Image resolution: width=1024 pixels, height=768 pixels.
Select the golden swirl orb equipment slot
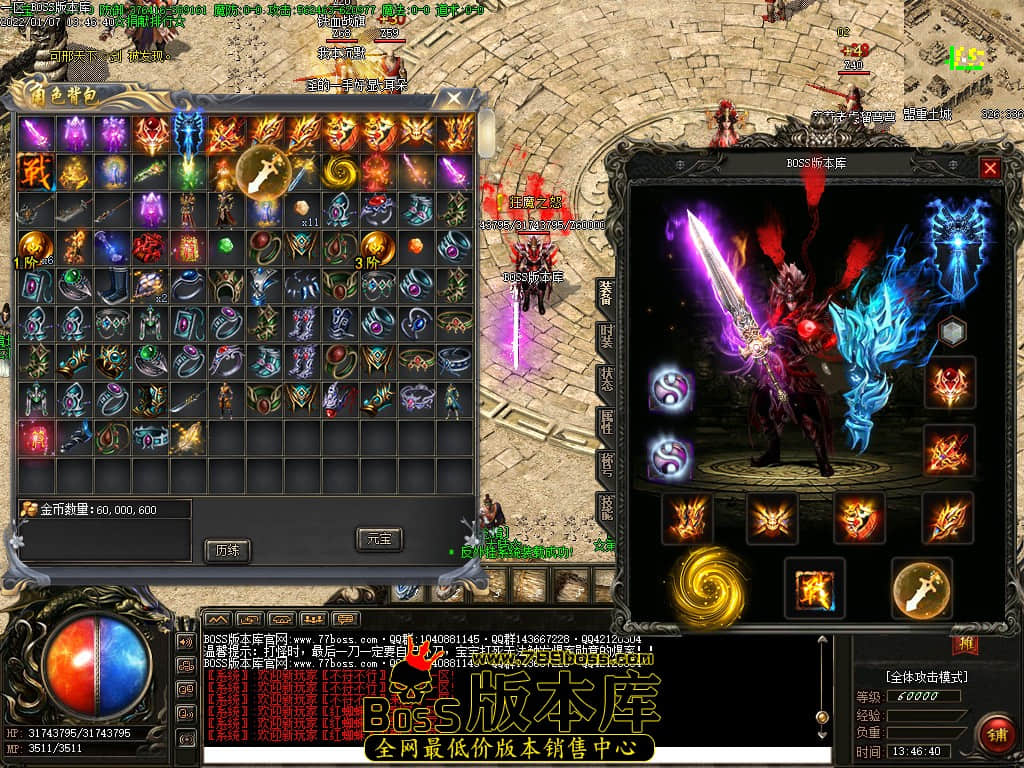click(708, 585)
